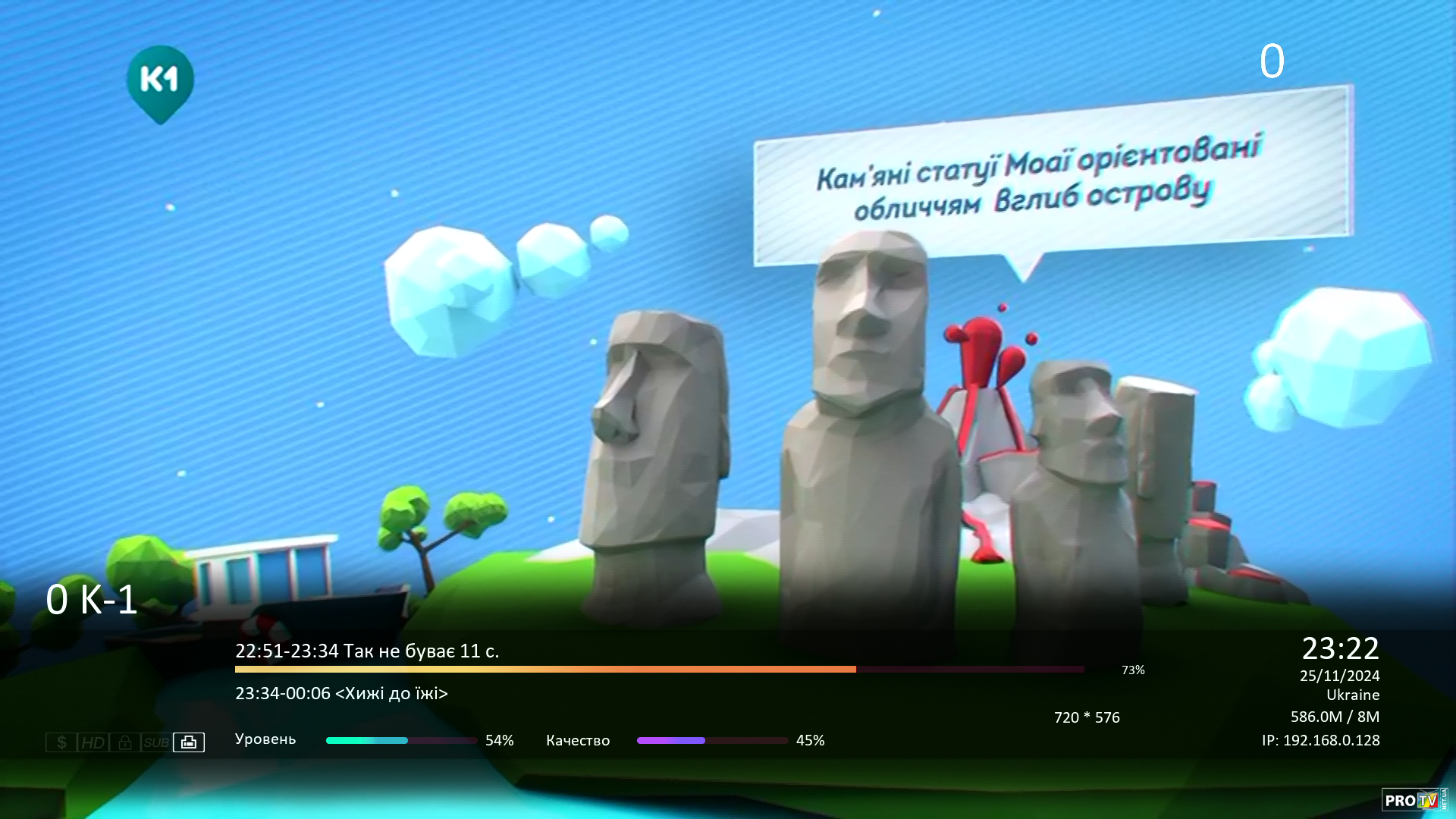Click the teletext indicator icon

click(x=189, y=742)
